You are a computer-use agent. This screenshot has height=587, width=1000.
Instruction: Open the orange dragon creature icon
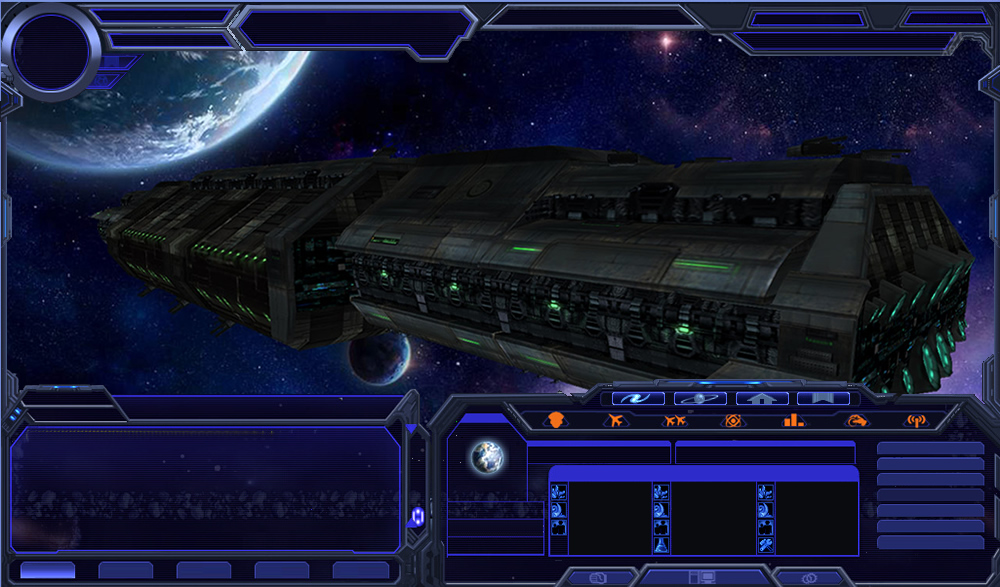pyautogui.click(x=856, y=421)
